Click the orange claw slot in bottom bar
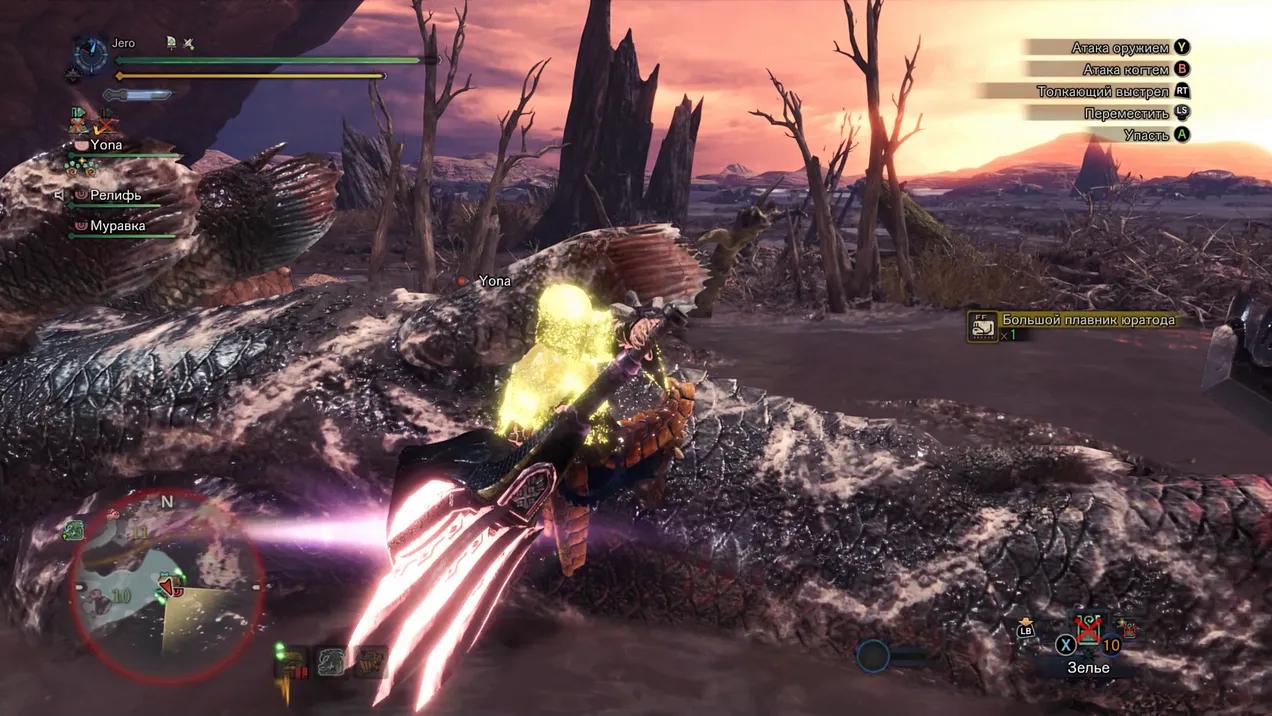The image size is (1272, 716). click(369, 661)
